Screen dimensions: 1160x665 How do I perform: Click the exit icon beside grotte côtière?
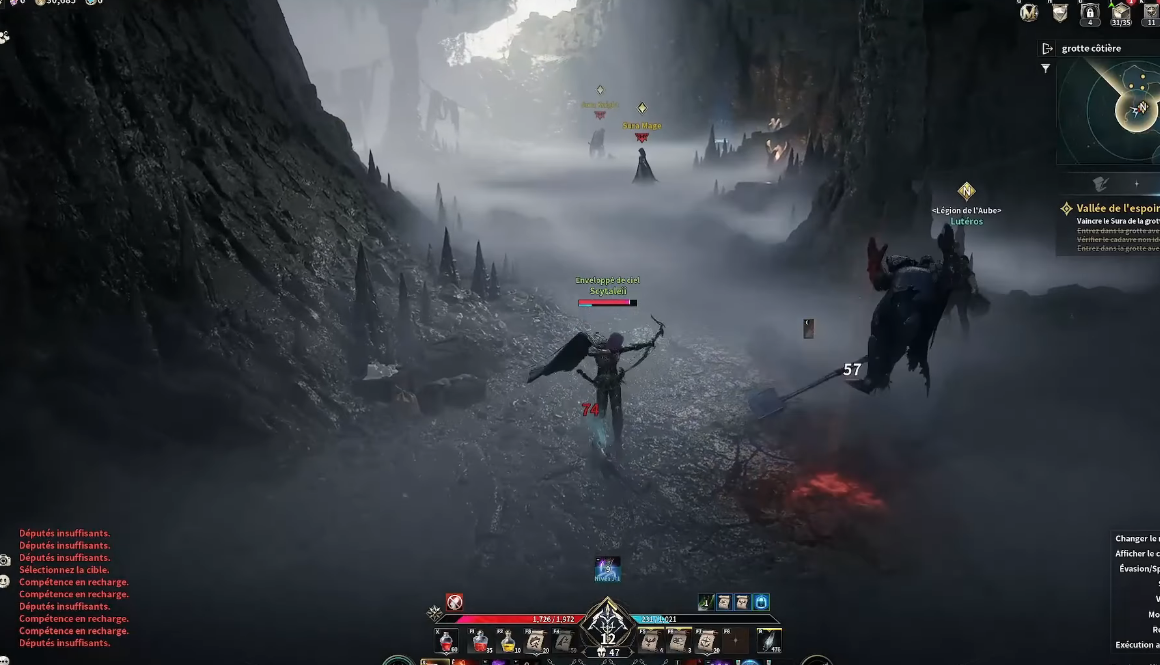[1047, 48]
